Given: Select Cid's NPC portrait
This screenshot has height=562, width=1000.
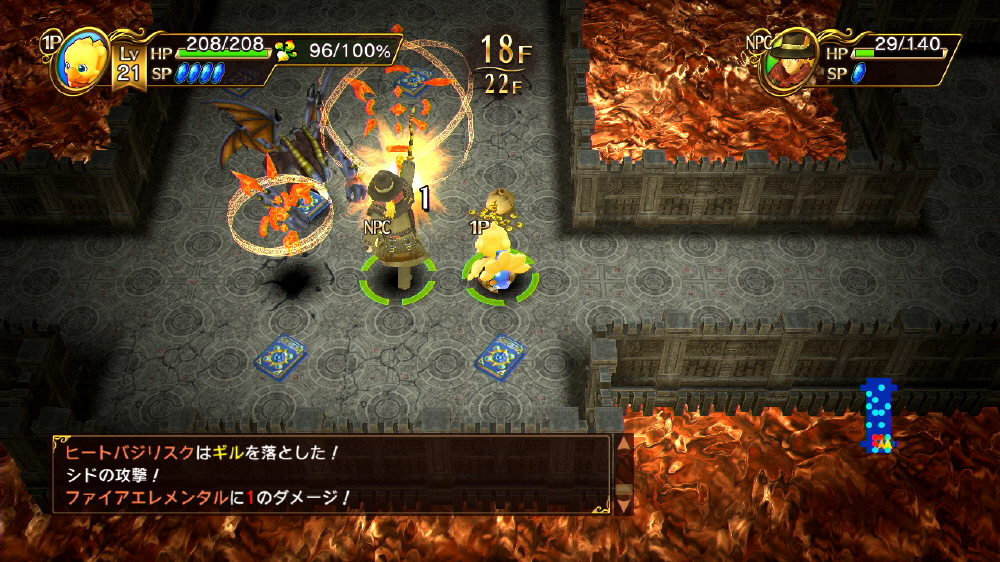Looking at the screenshot, I should pyautogui.click(x=786, y=60).
